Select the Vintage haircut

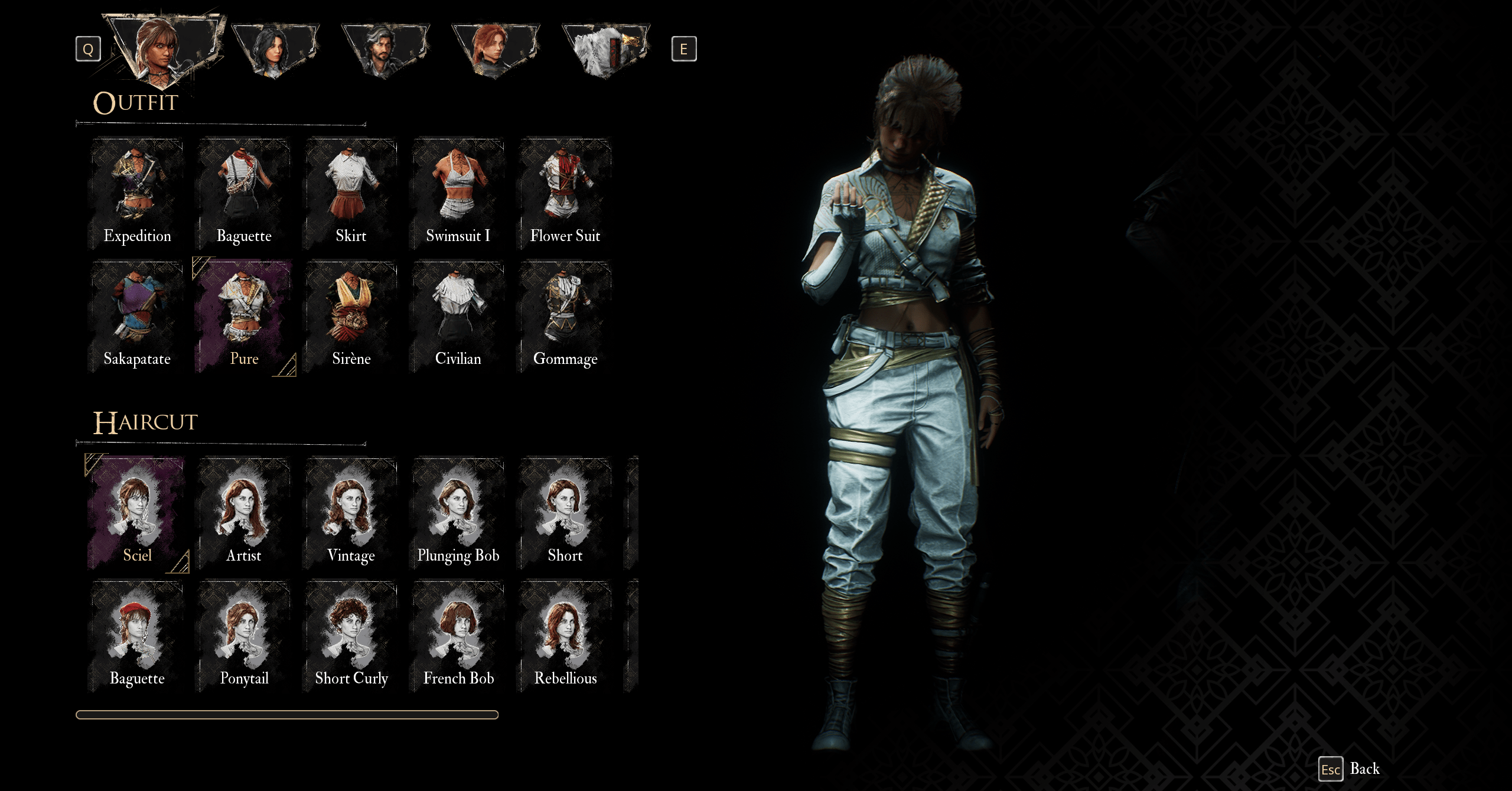click(351, 513)
